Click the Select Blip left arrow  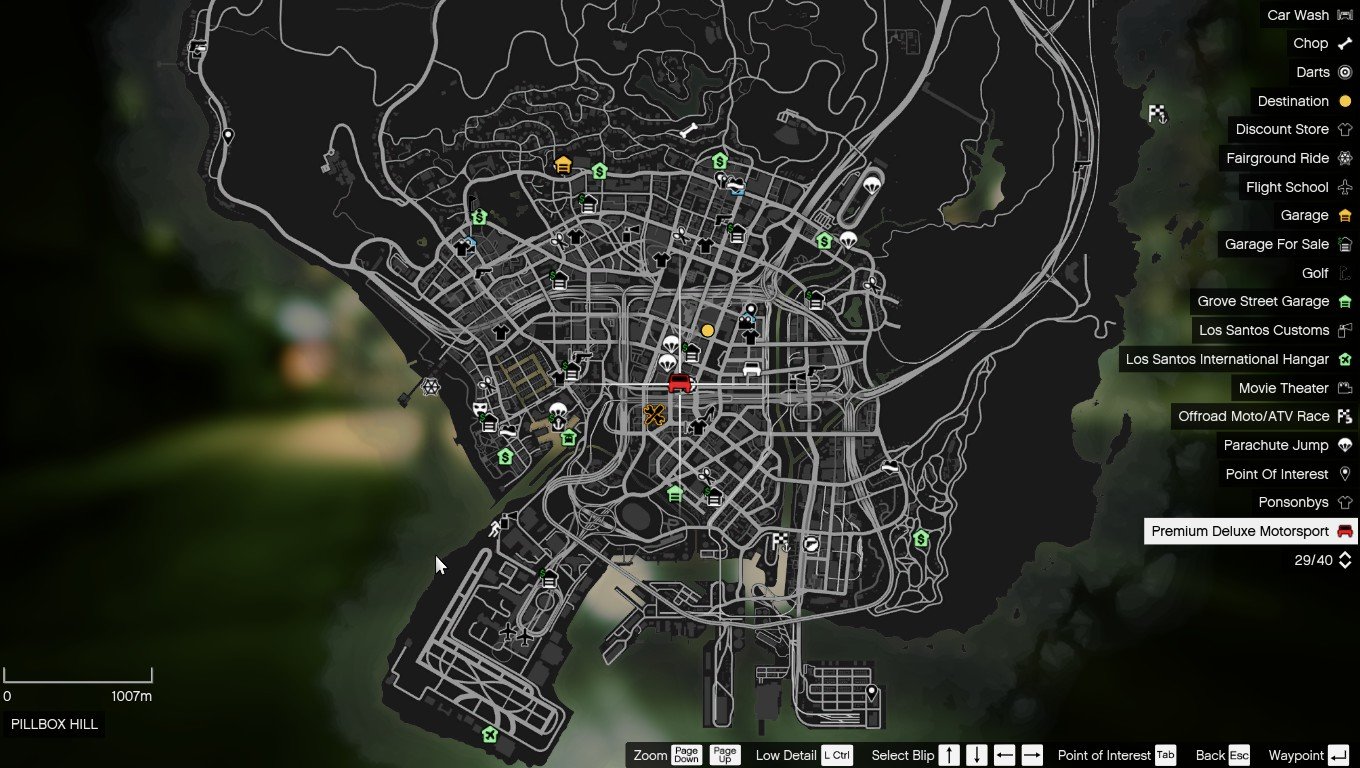click(1004, 755)
